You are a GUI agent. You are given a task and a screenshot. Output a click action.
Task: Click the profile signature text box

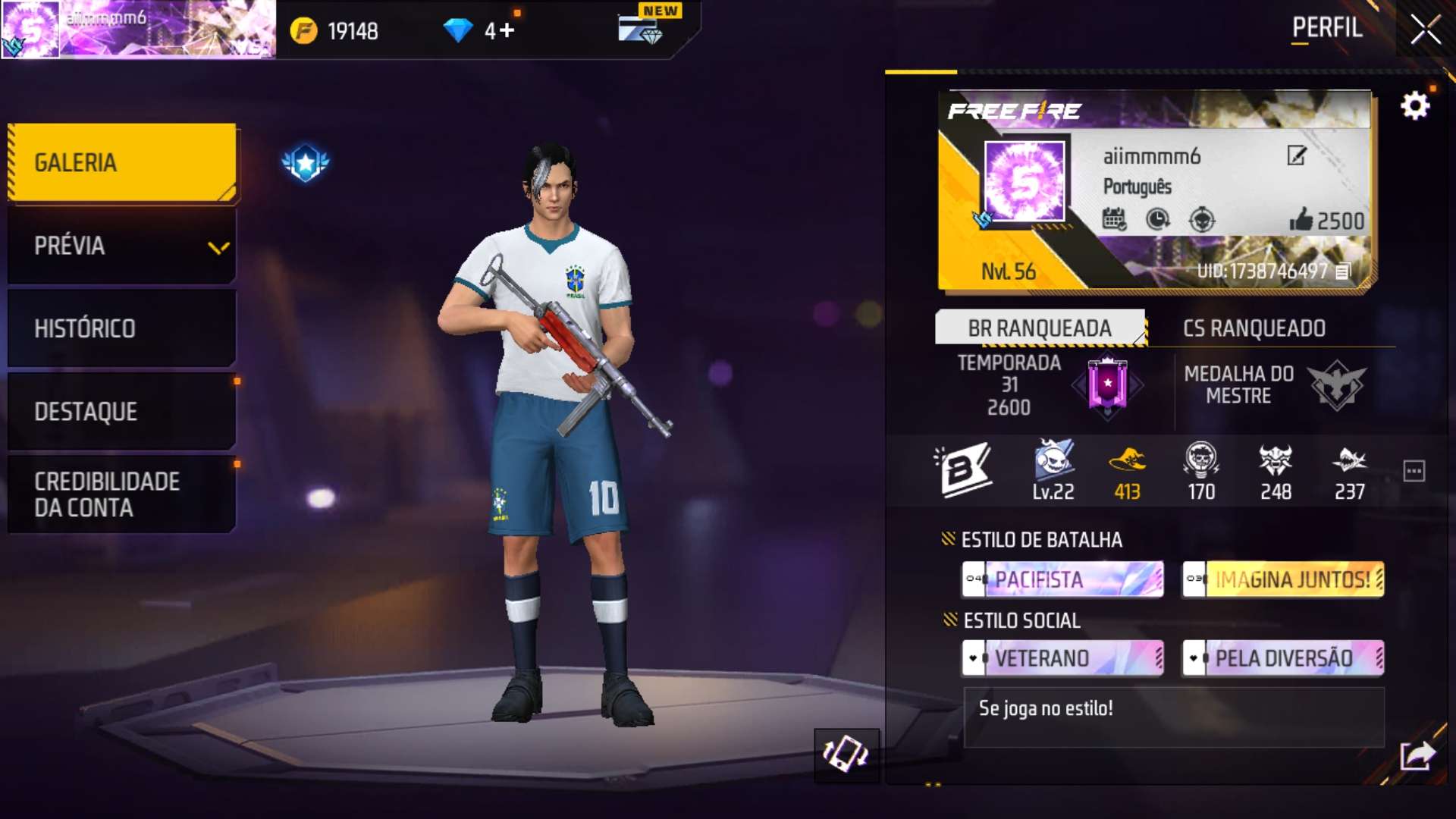(x=1173, y=717)
